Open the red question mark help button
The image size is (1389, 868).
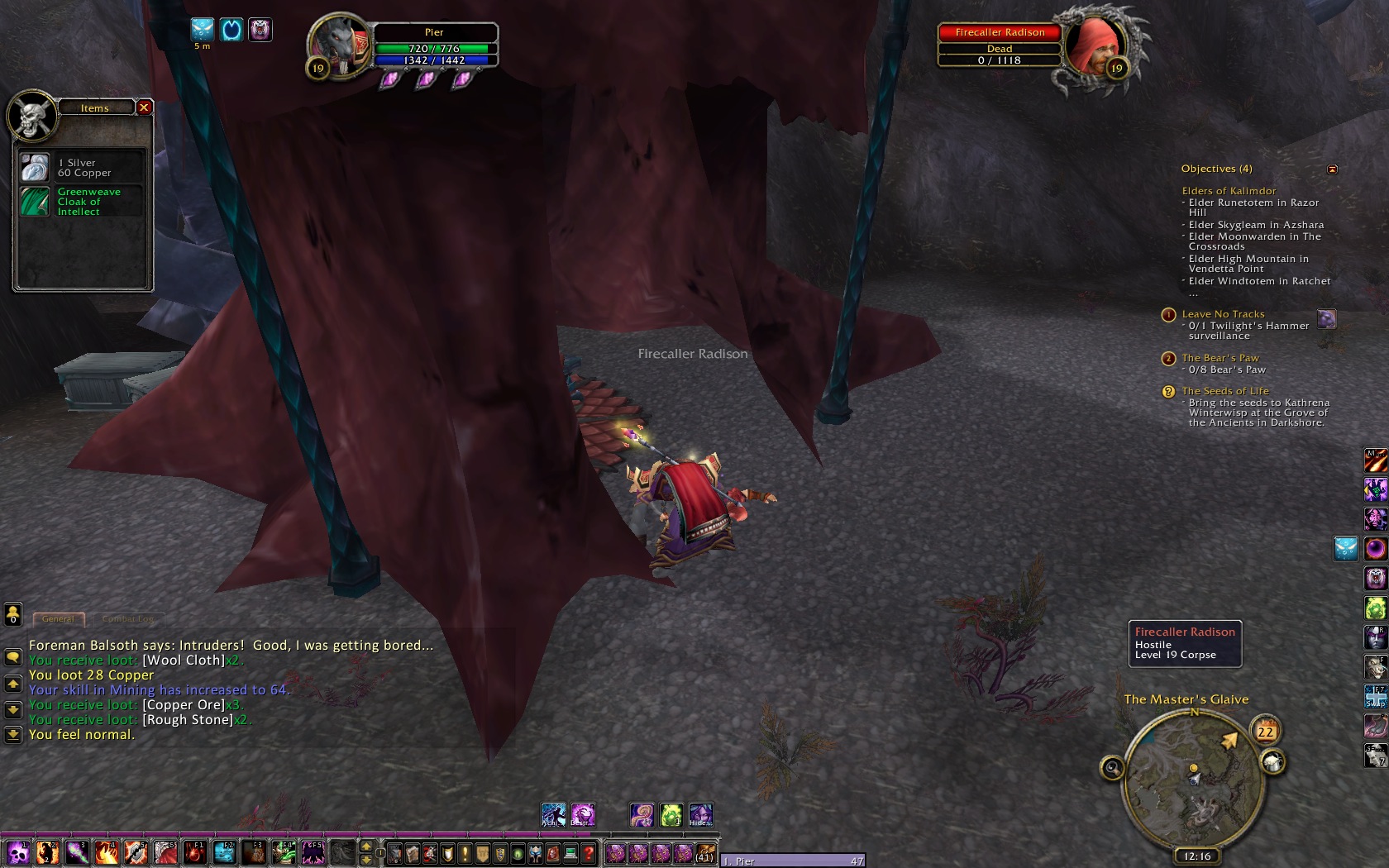click(x=589, y=853)
